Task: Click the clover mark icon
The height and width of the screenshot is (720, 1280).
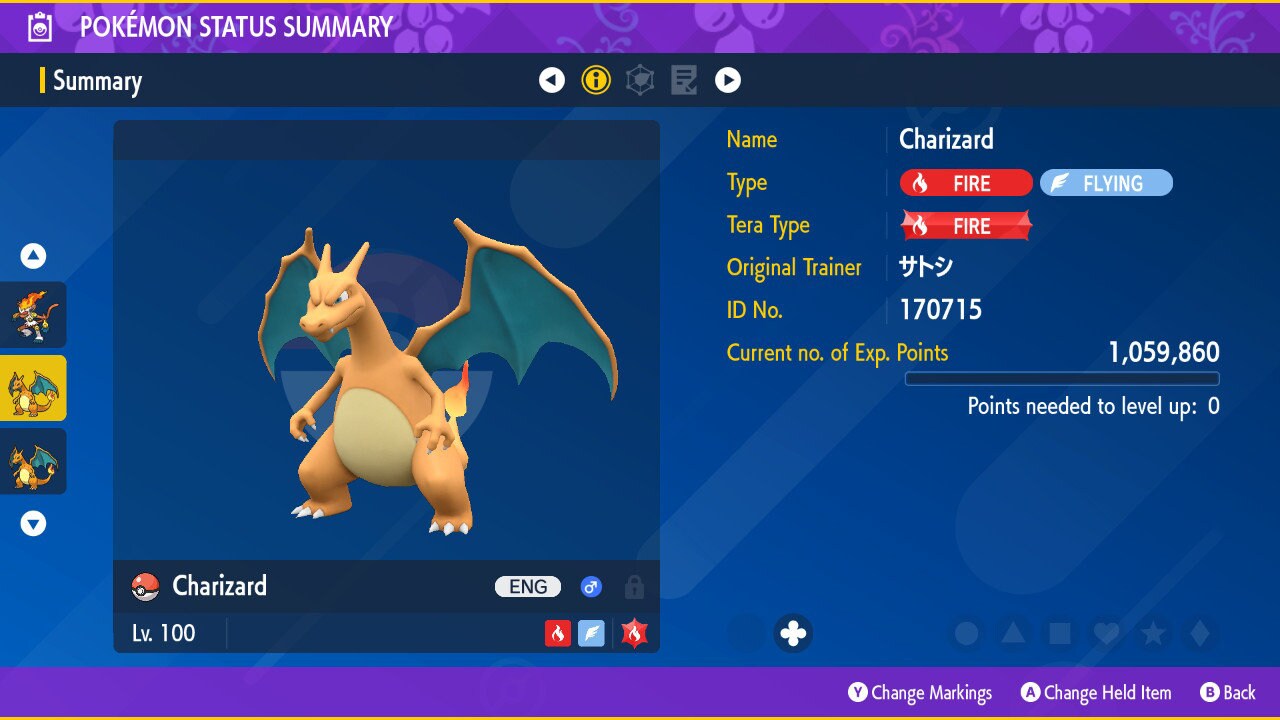Action: coord(793,633)
